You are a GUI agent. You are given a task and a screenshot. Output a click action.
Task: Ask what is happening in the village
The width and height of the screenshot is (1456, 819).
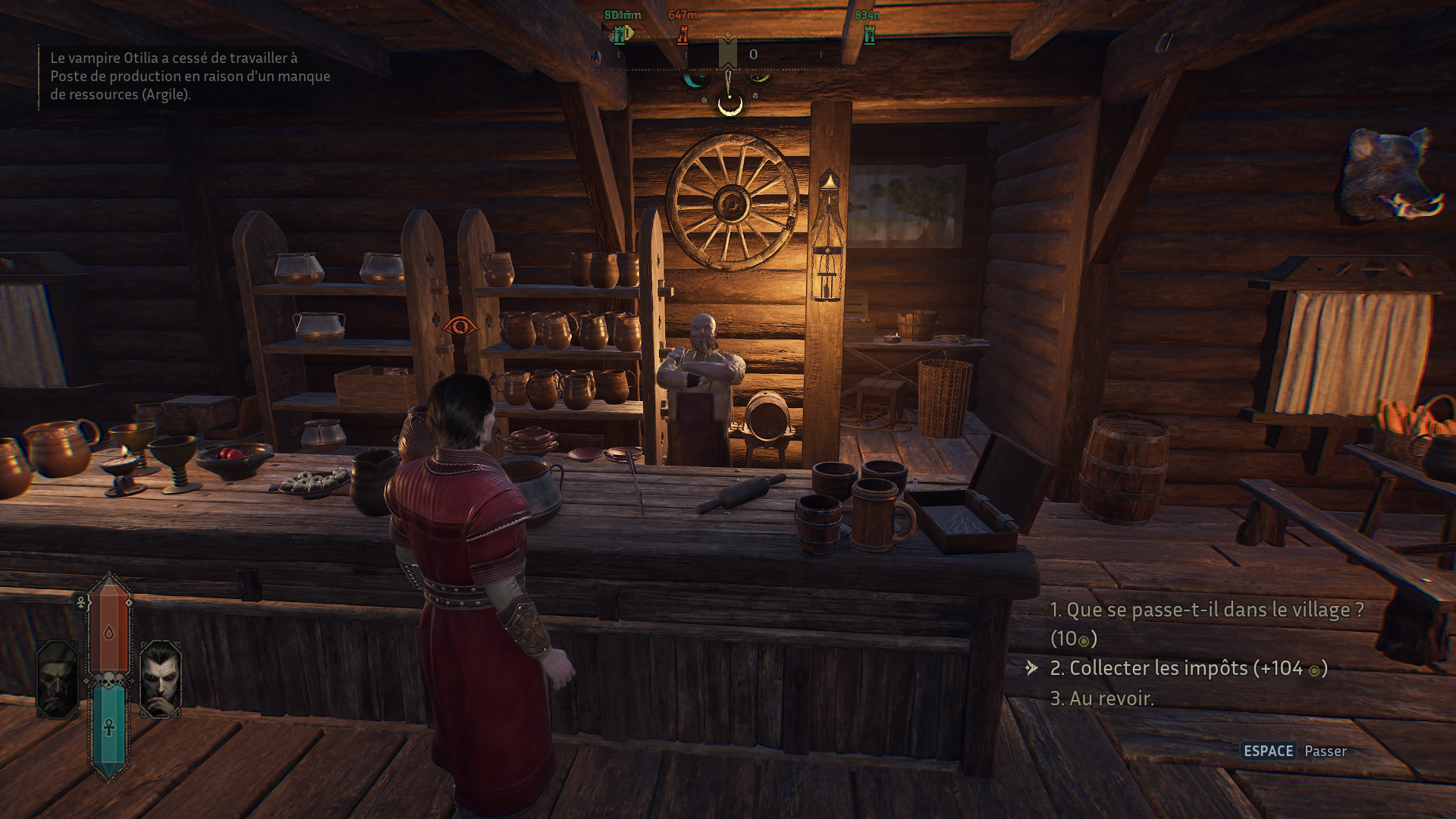[x=1206, y=610]
